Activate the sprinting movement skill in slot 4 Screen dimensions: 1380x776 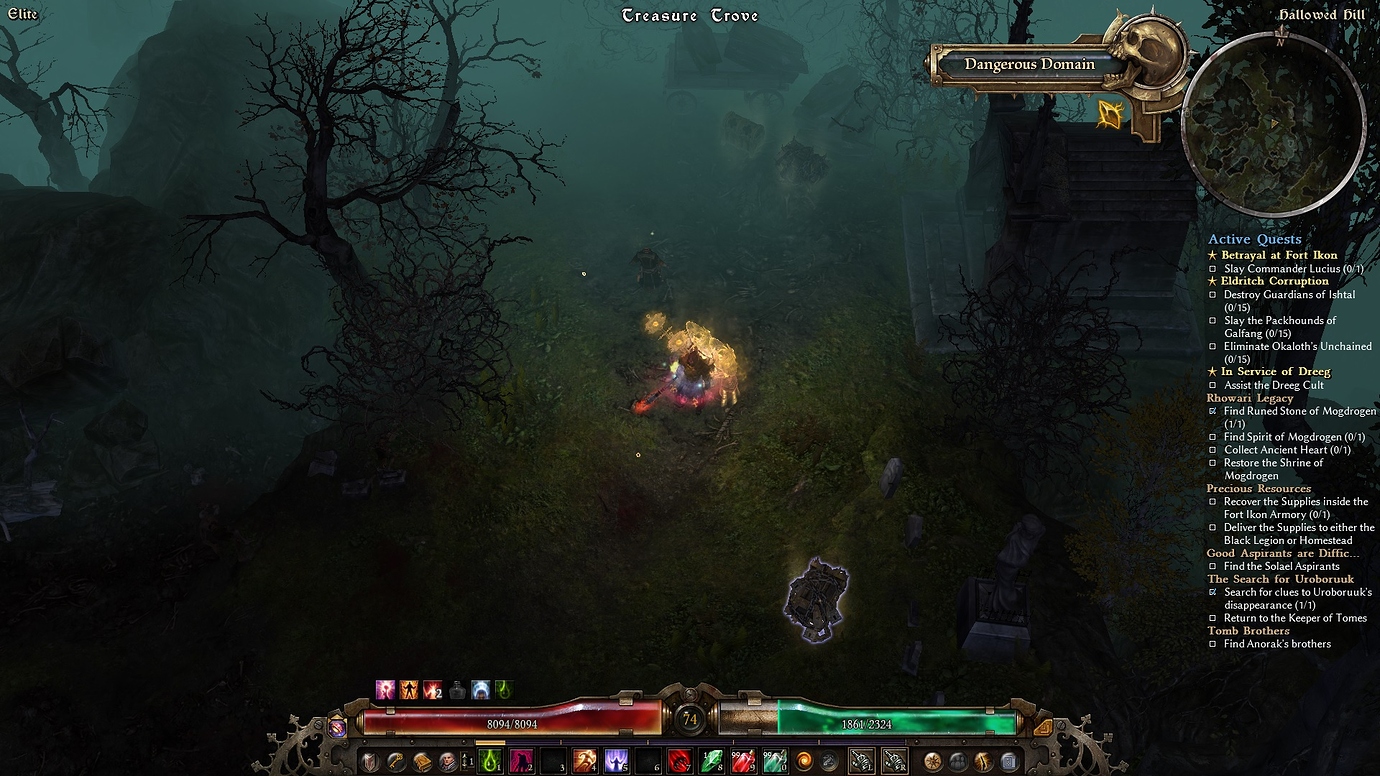tap(586, 761)
